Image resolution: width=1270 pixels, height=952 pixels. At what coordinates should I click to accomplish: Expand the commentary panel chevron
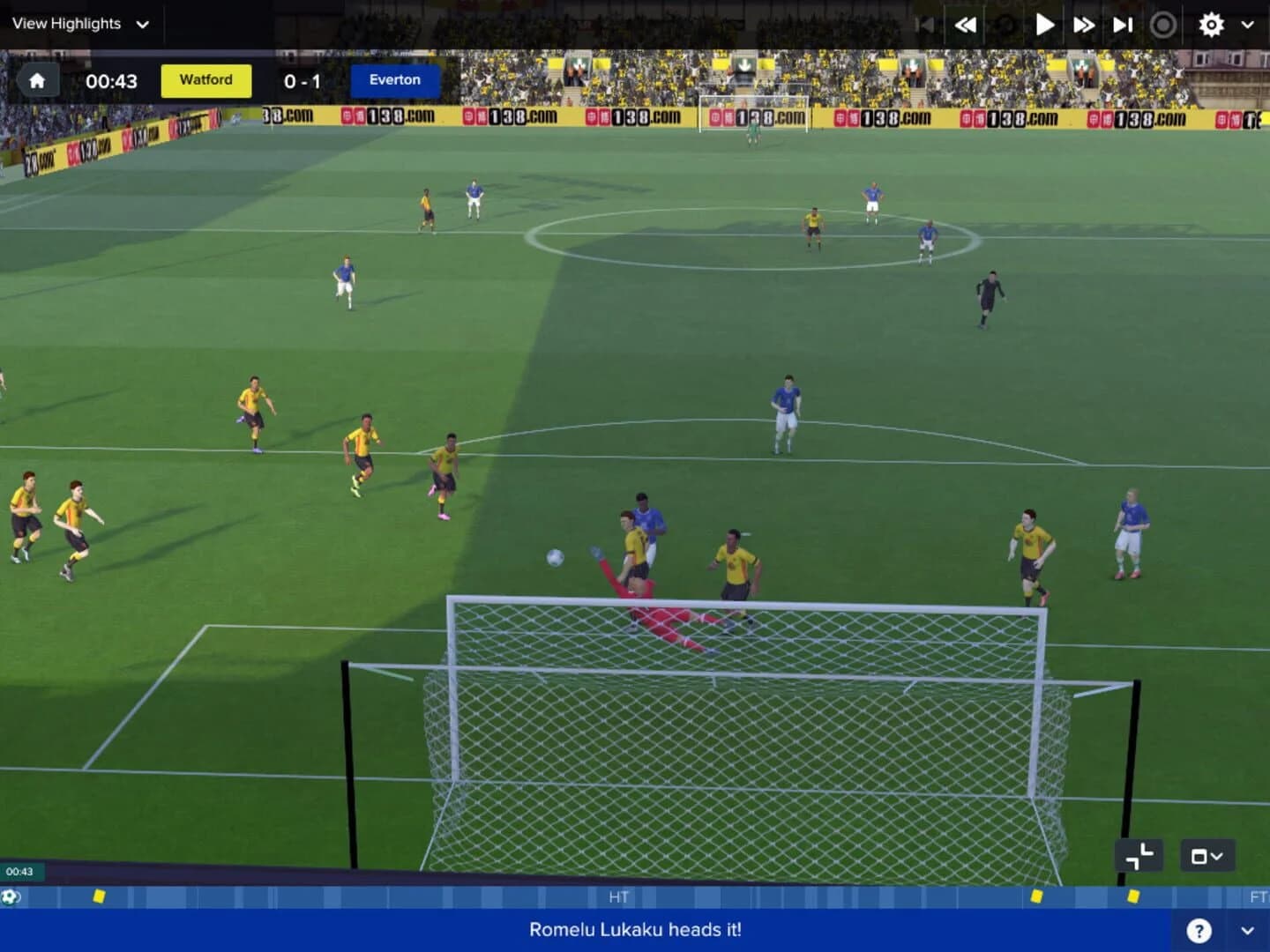pos(1245,929)
